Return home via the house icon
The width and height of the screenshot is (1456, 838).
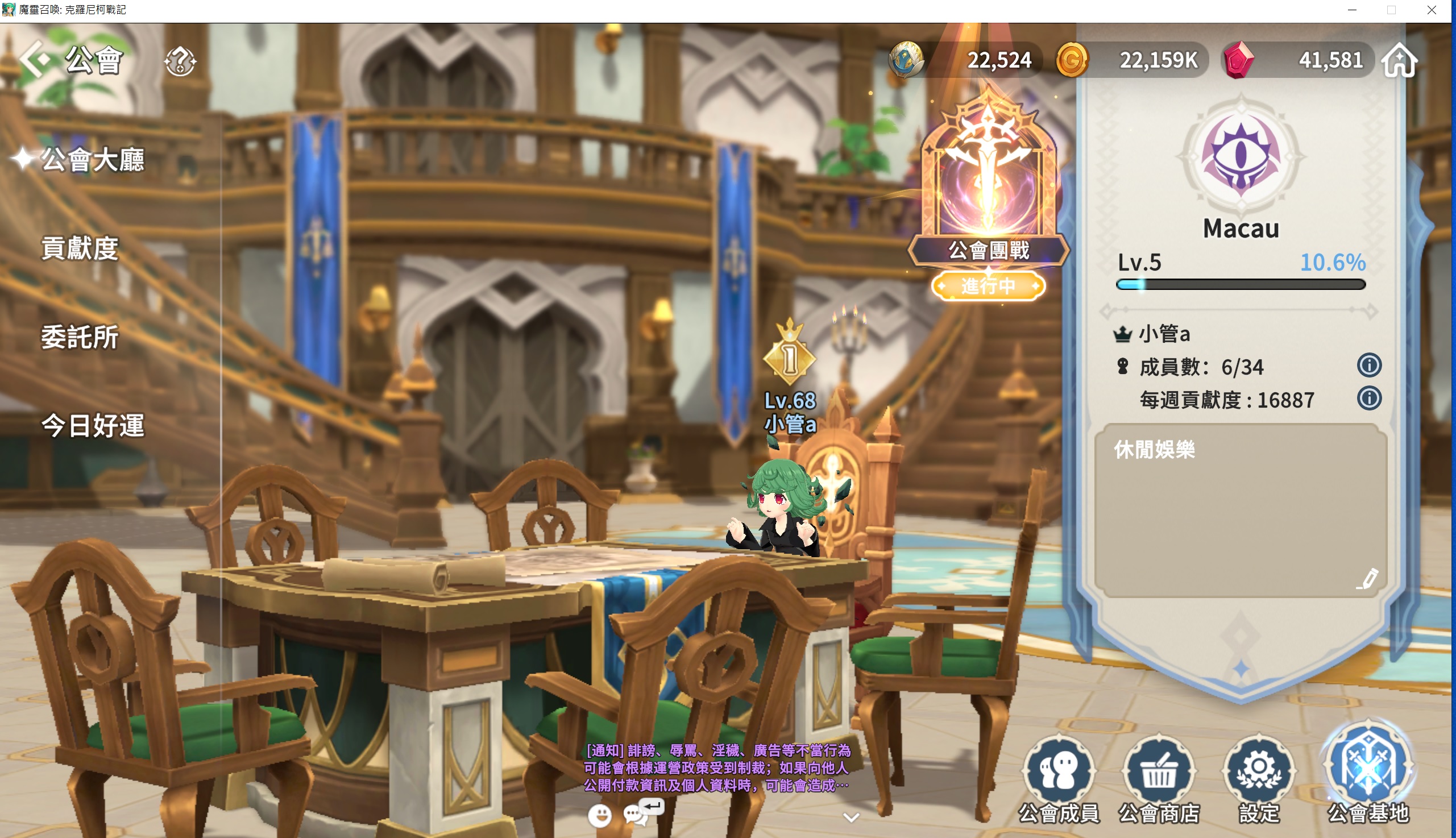(x=1400, y=60)
